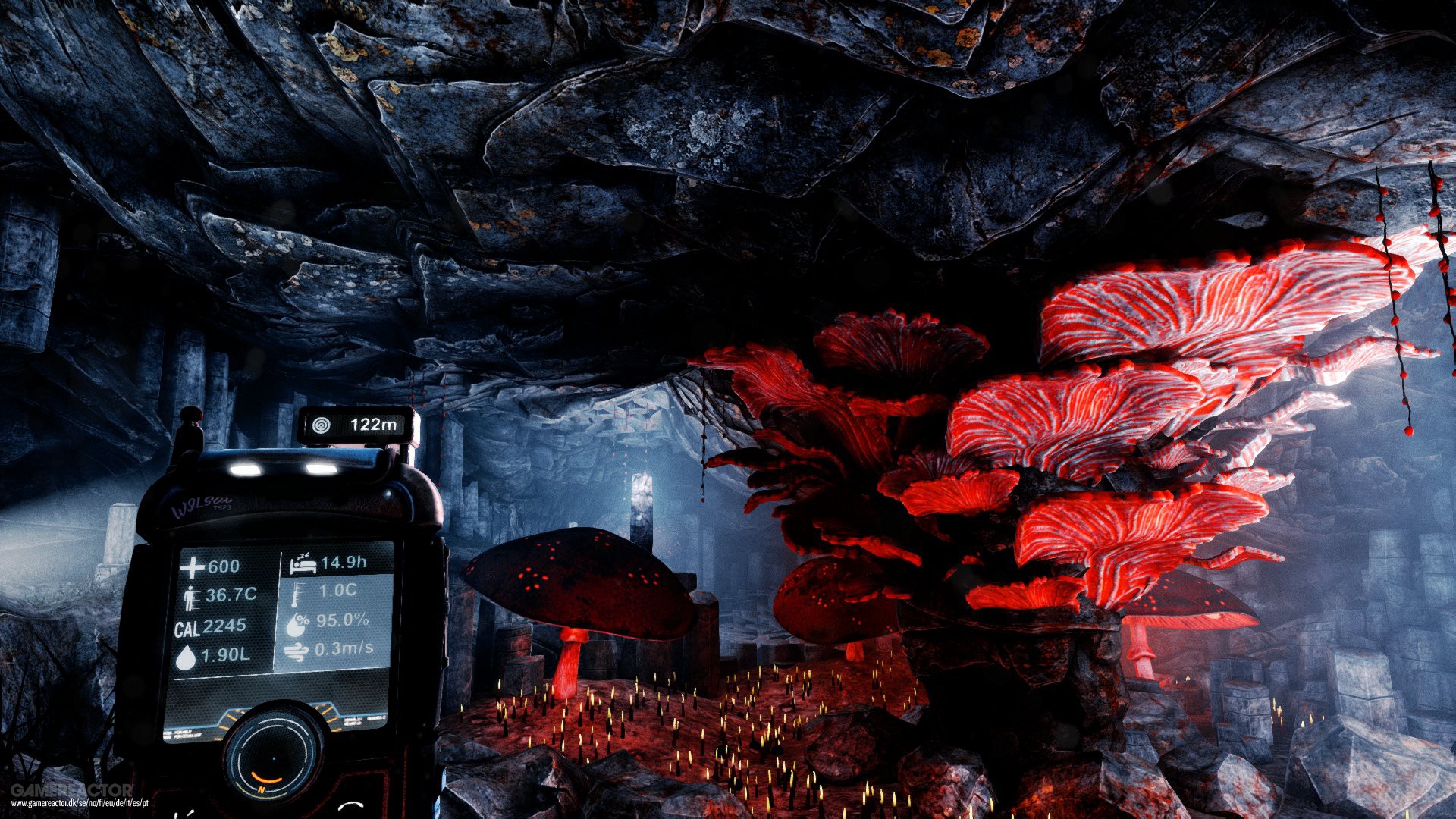Click the health cross icon showing 600
The height and width of the screenshot is (819, 1456).
pos(191,566)
